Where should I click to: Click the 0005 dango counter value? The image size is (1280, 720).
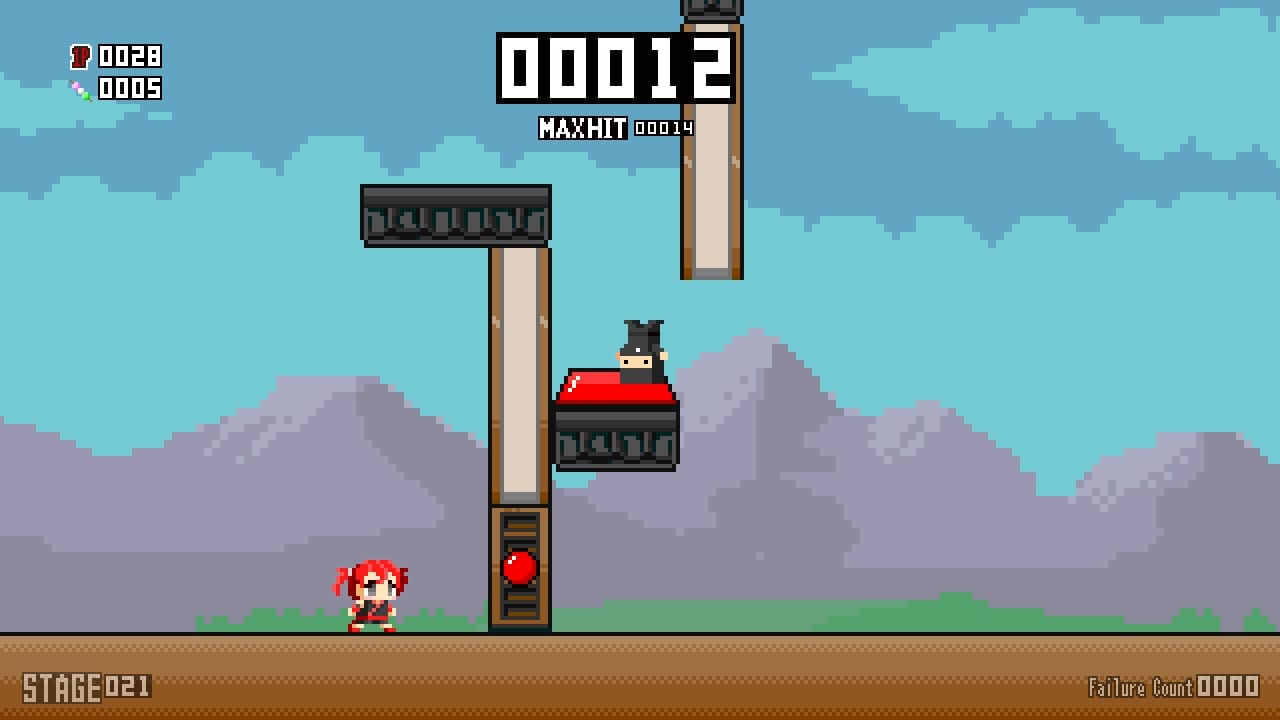pyautogui.click(x=130, y=89)
